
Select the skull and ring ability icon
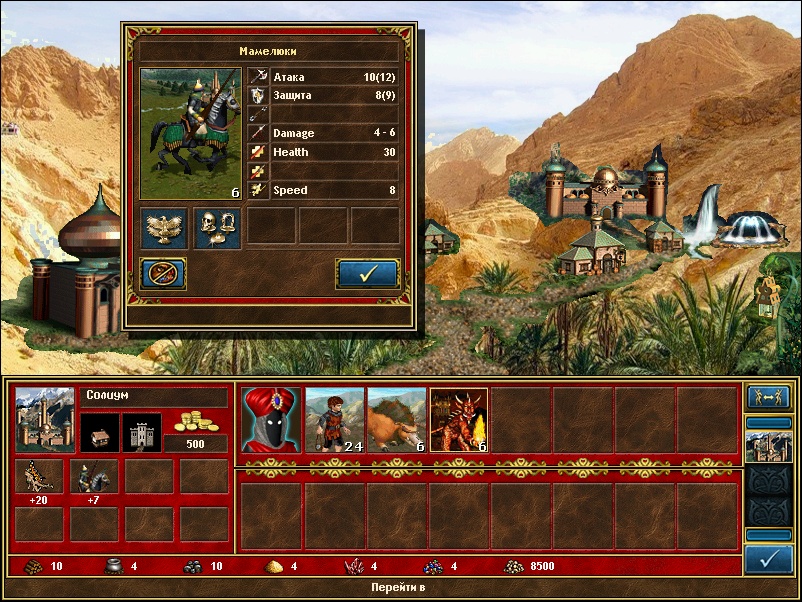216,226
